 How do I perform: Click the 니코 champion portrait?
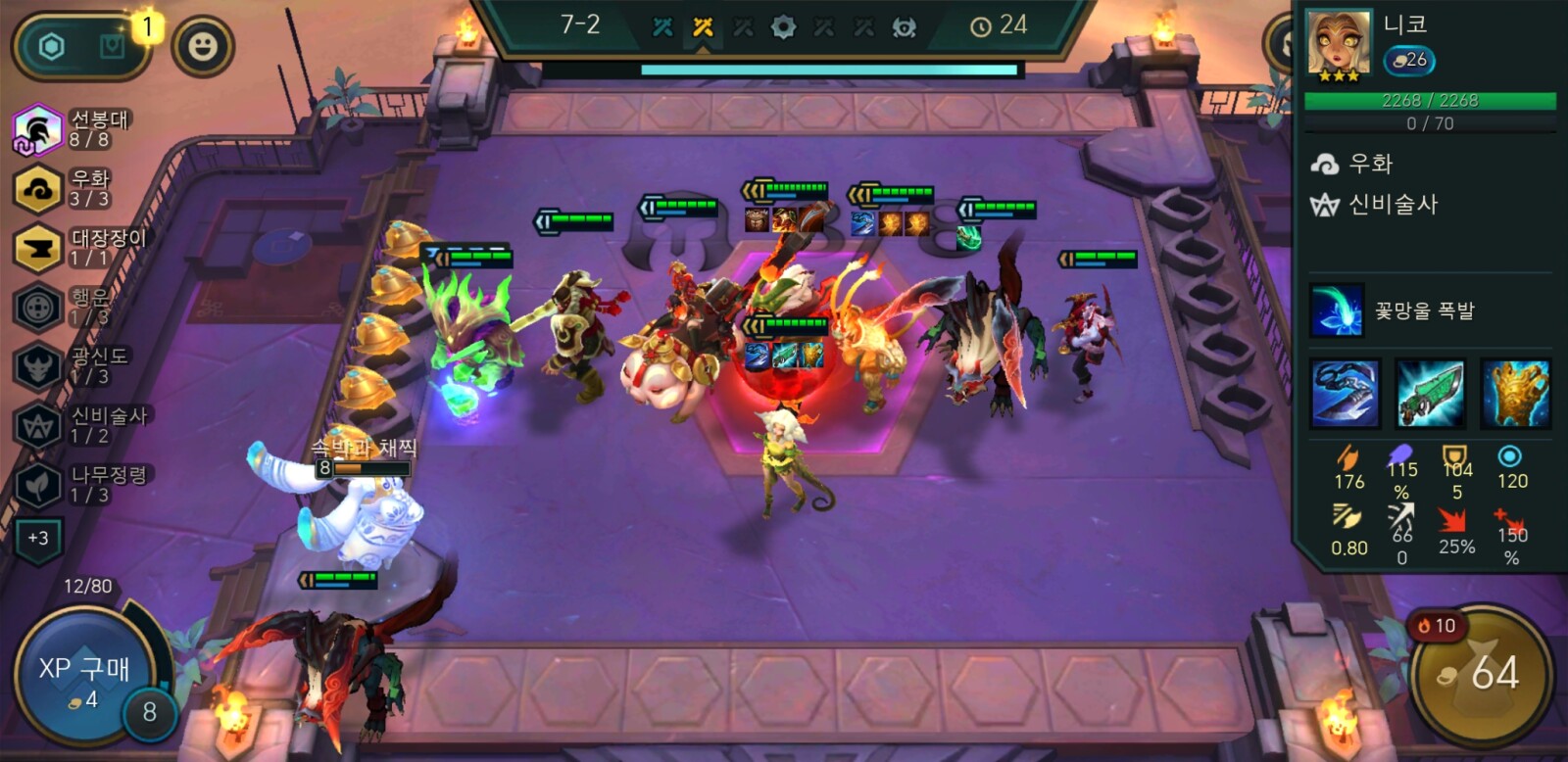[x=1339, y=45]
